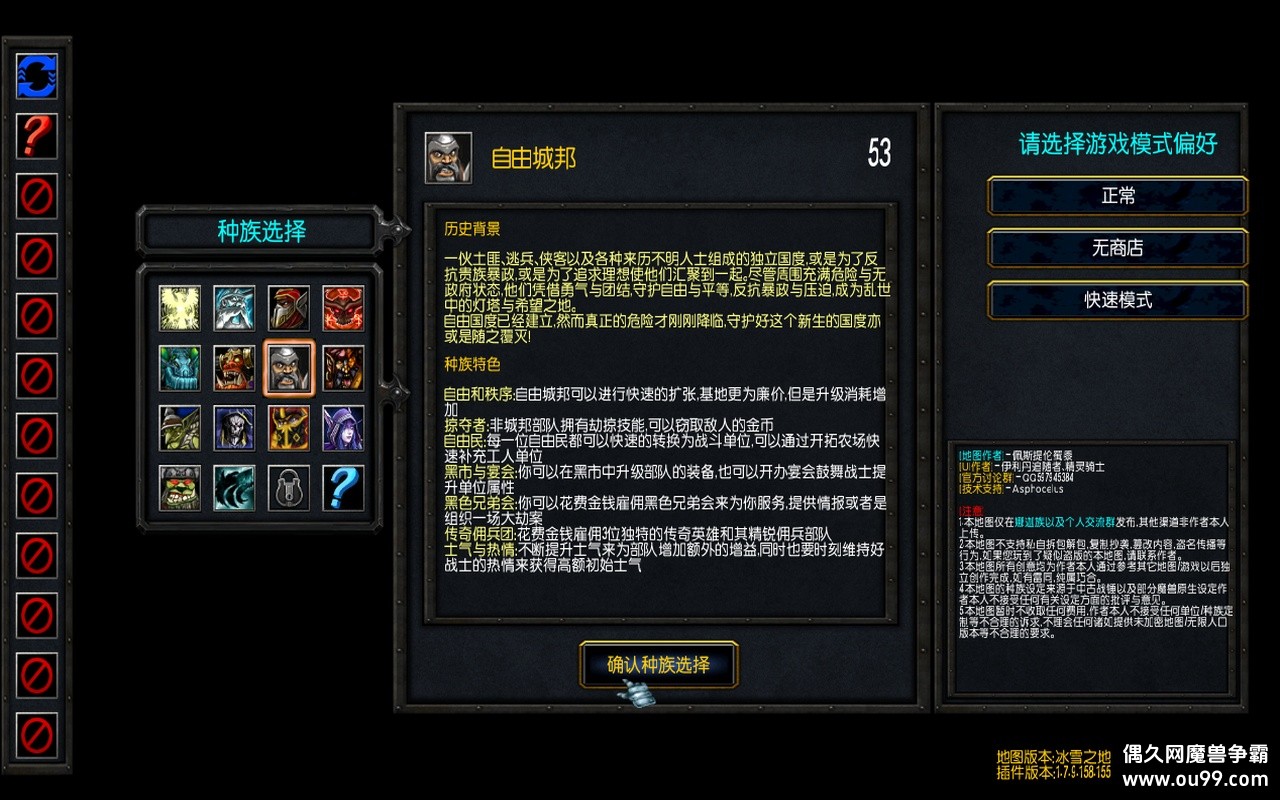The width and height of the screenshot is (1280, 800).
Task: Pick the dark armored beast race icon
Action: tap(343, 368)
